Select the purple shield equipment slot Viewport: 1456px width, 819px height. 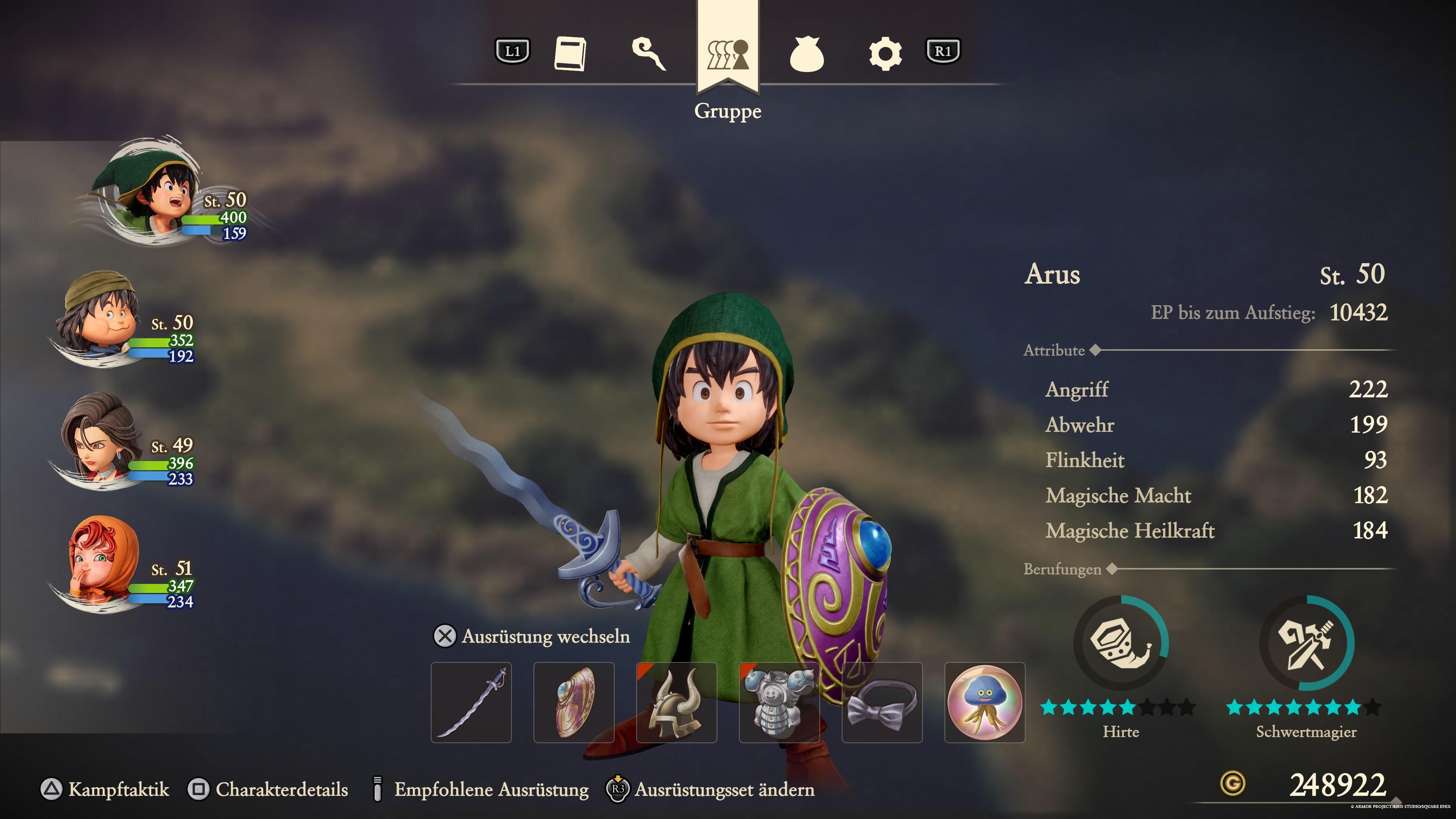(x=574, y=702)
